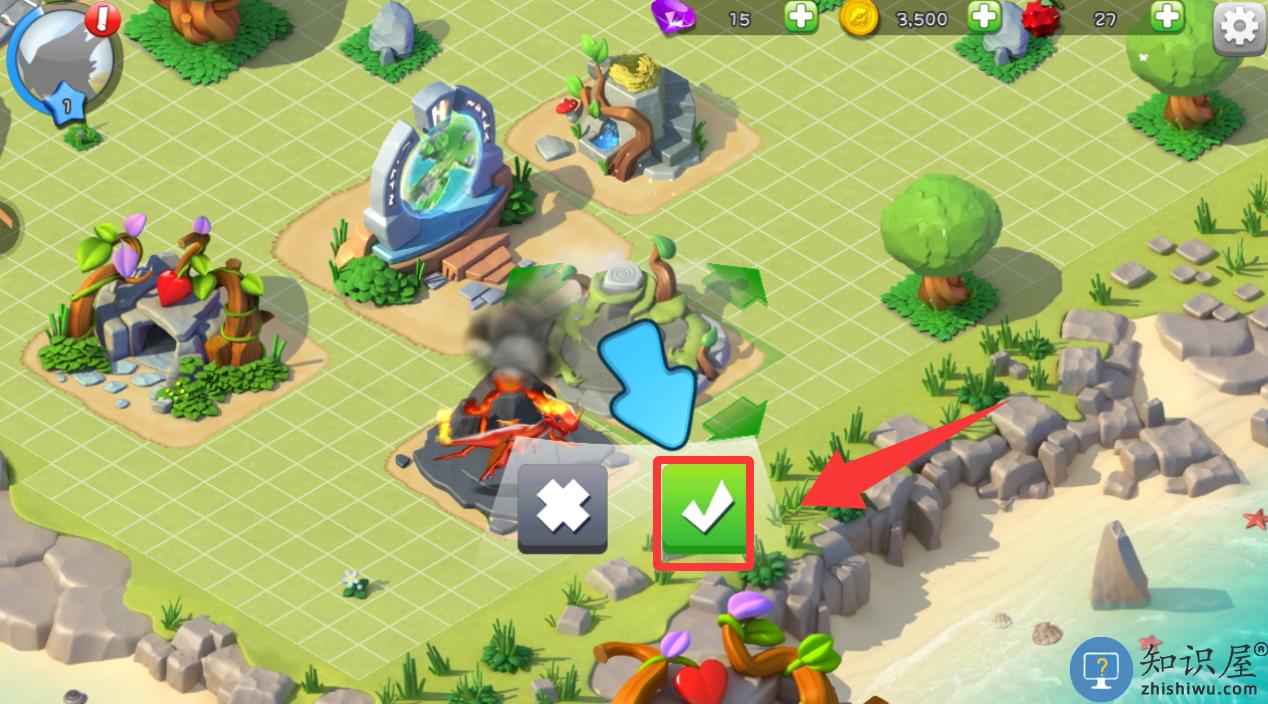The width and height of the screenshot is (1268, 704).
Task: Confirm placement with the green checkmark
Action: [x=704, y=511]
